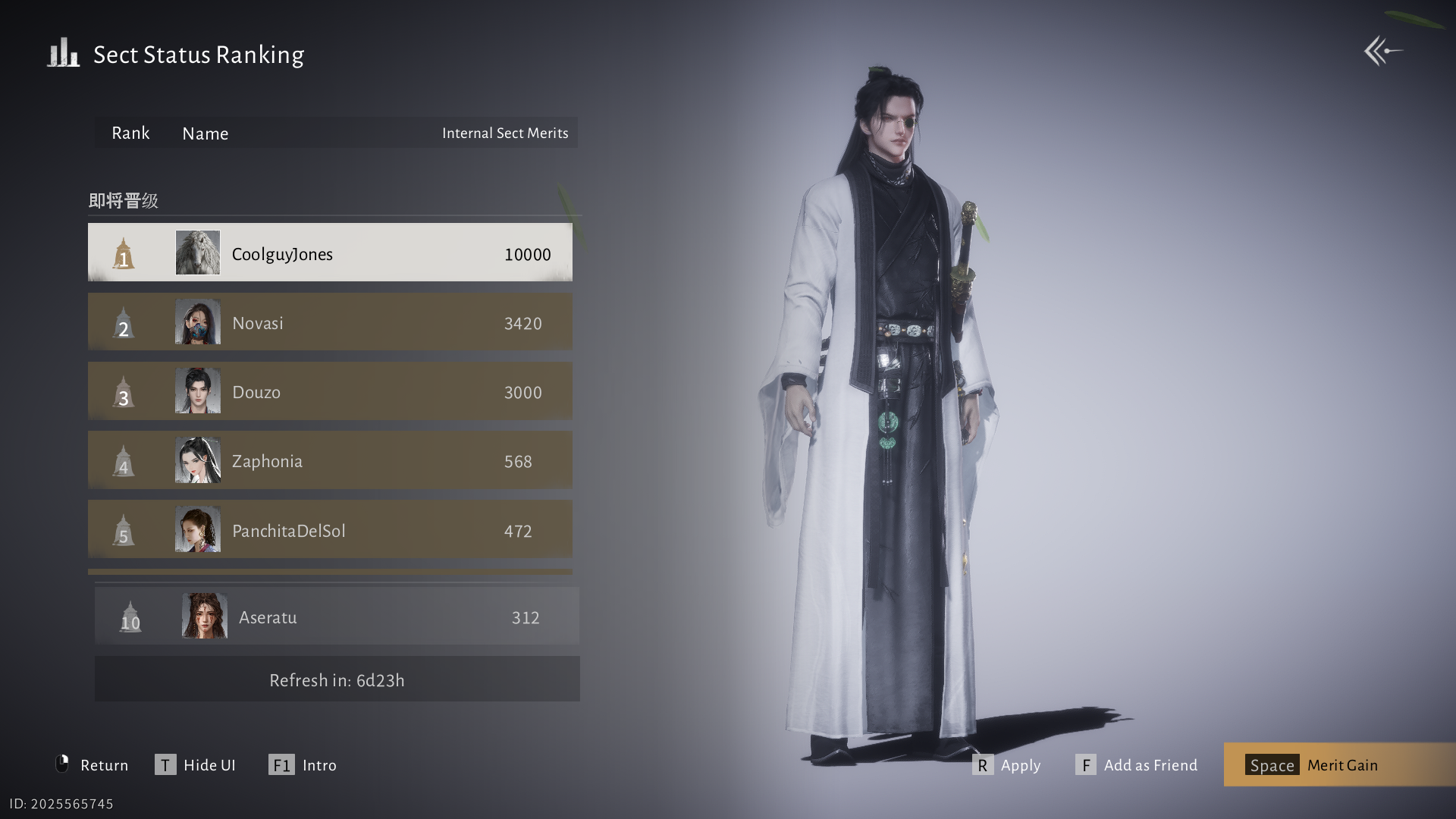
Task: Select PanchitaDelSol in the list
Action: coord(330,529)
